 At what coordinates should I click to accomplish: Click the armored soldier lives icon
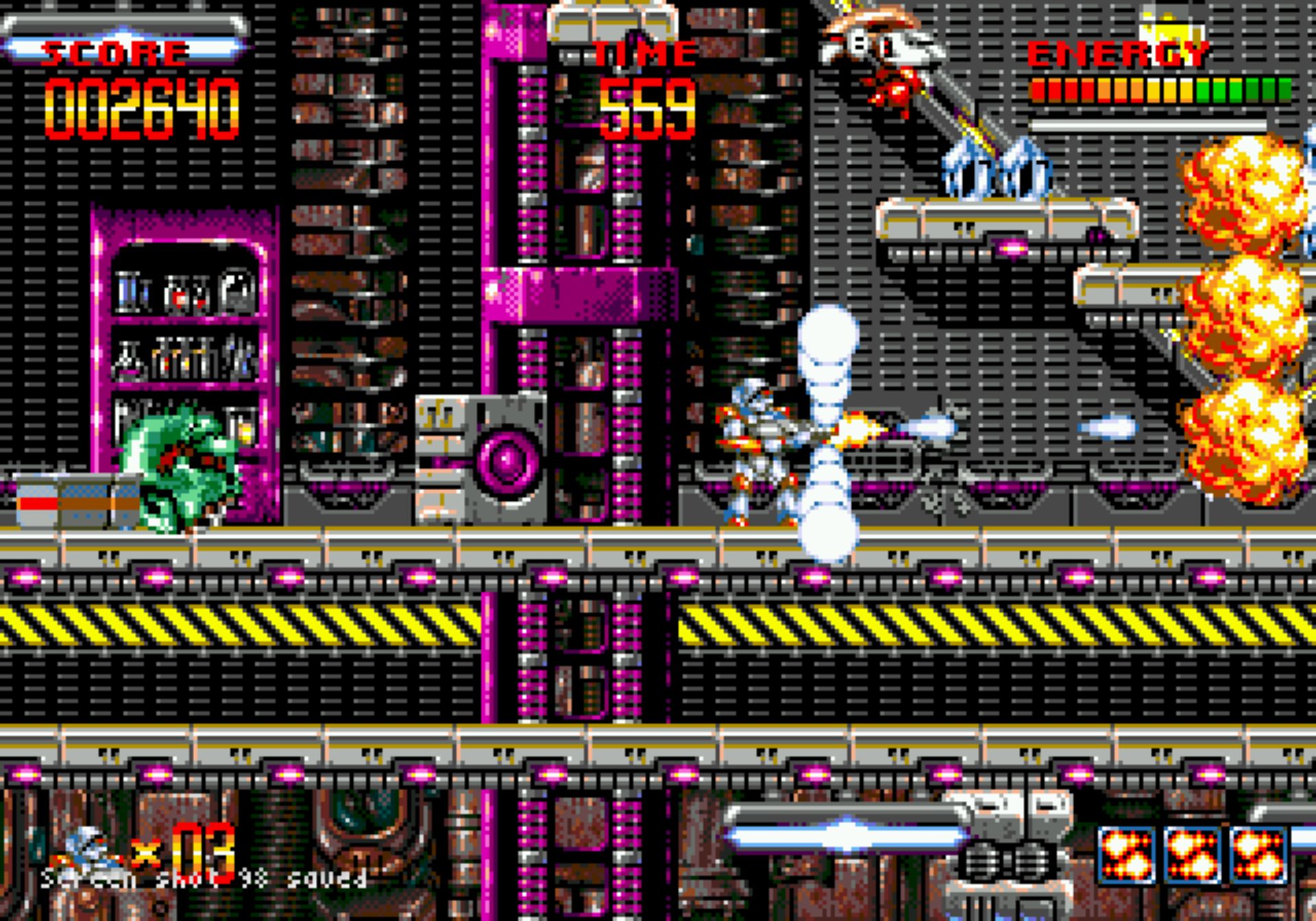[87, 851]
